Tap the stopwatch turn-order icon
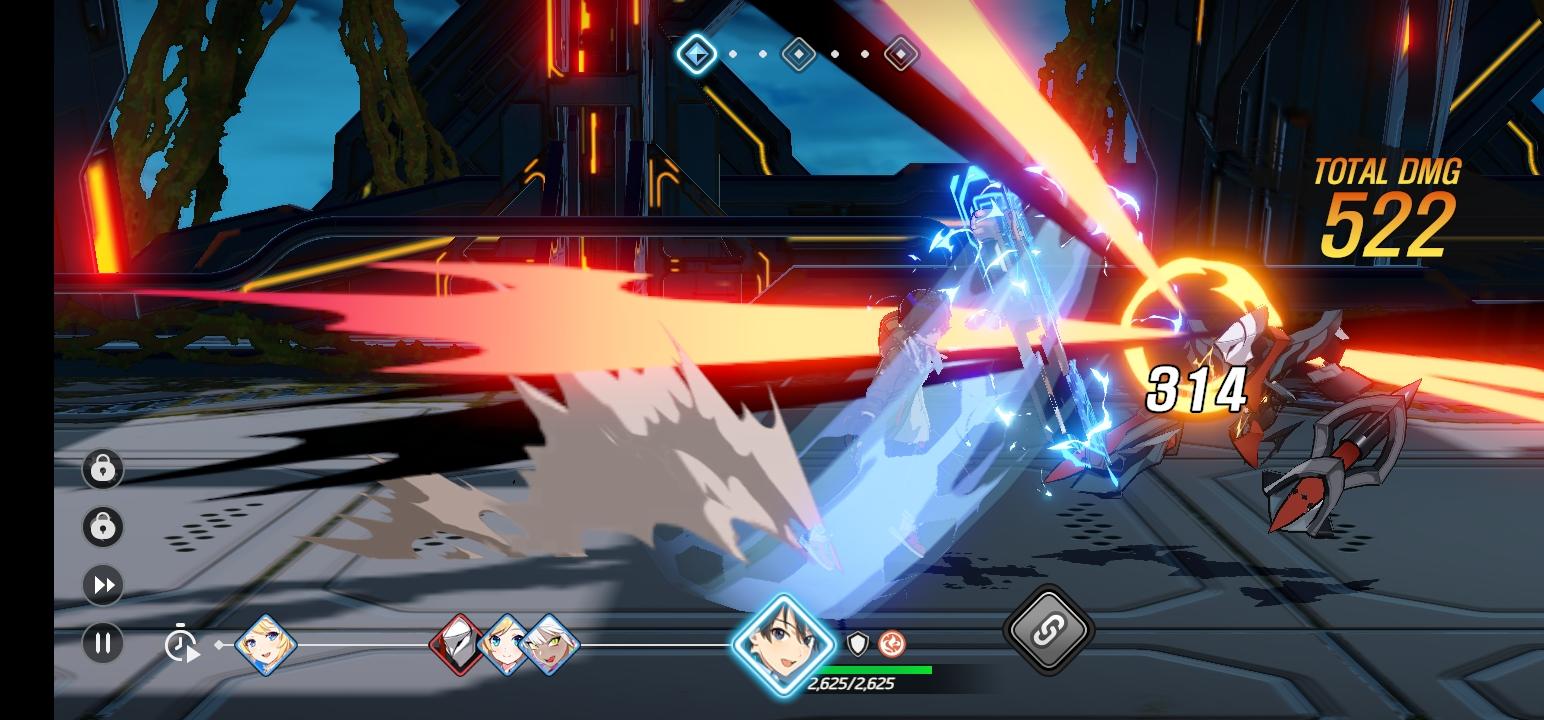Viewport: 1544px width, 720px height. point(181,643)
